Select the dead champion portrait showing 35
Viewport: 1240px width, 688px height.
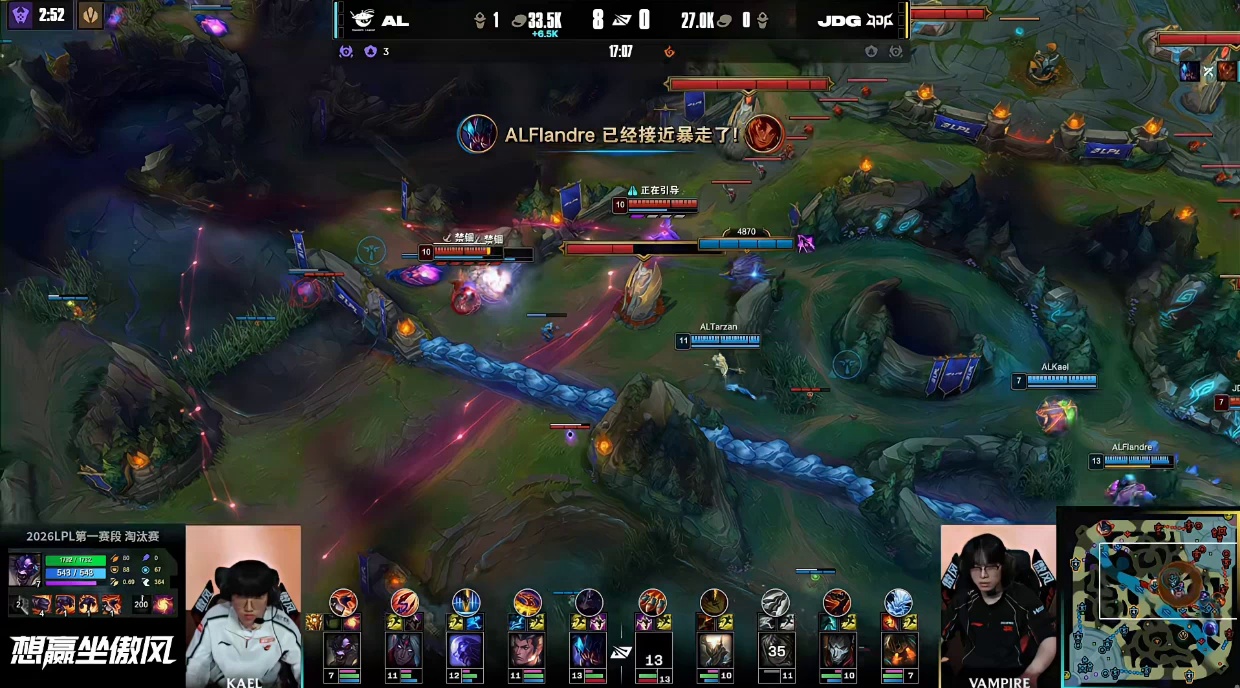pos(776,651)
